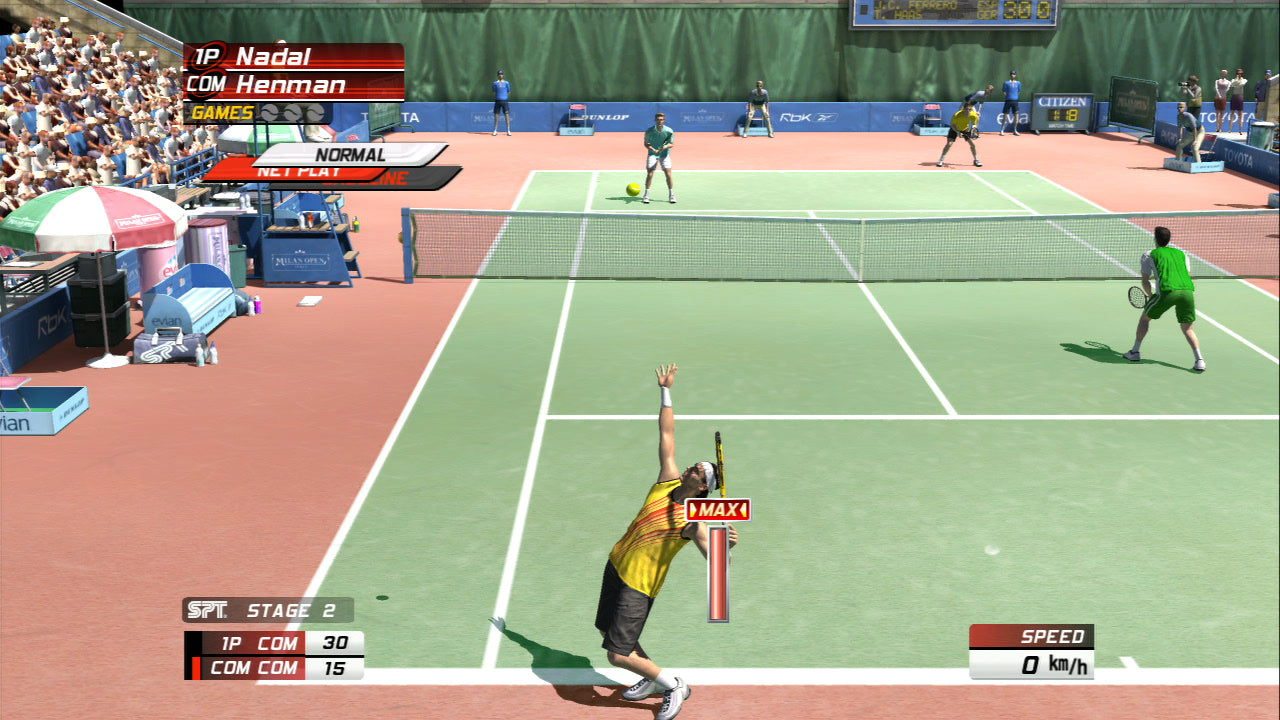
Task: Switch the difficulty off NORMAL mode
Action: point(352,155)
